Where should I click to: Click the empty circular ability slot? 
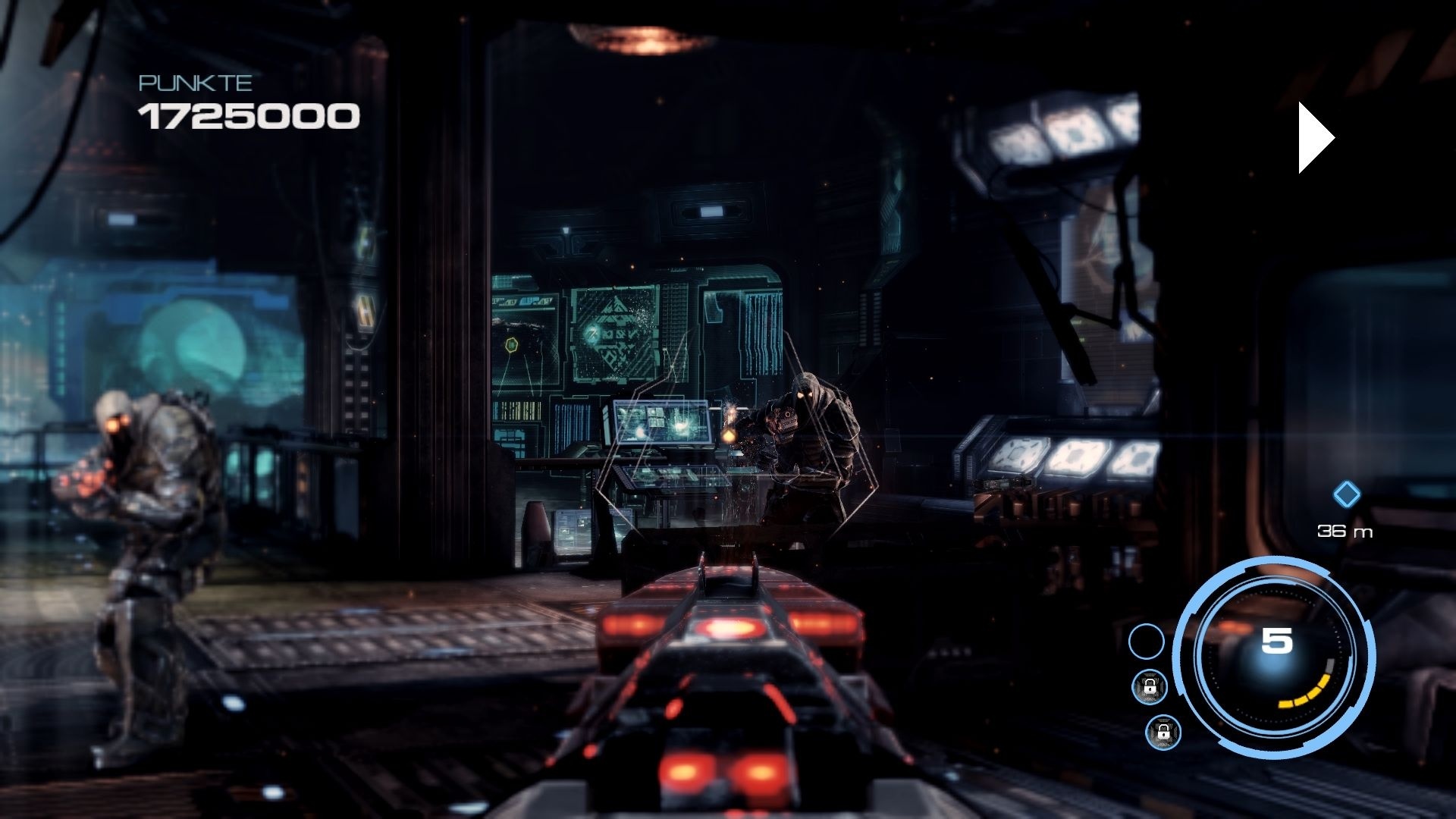(1148, 642)
